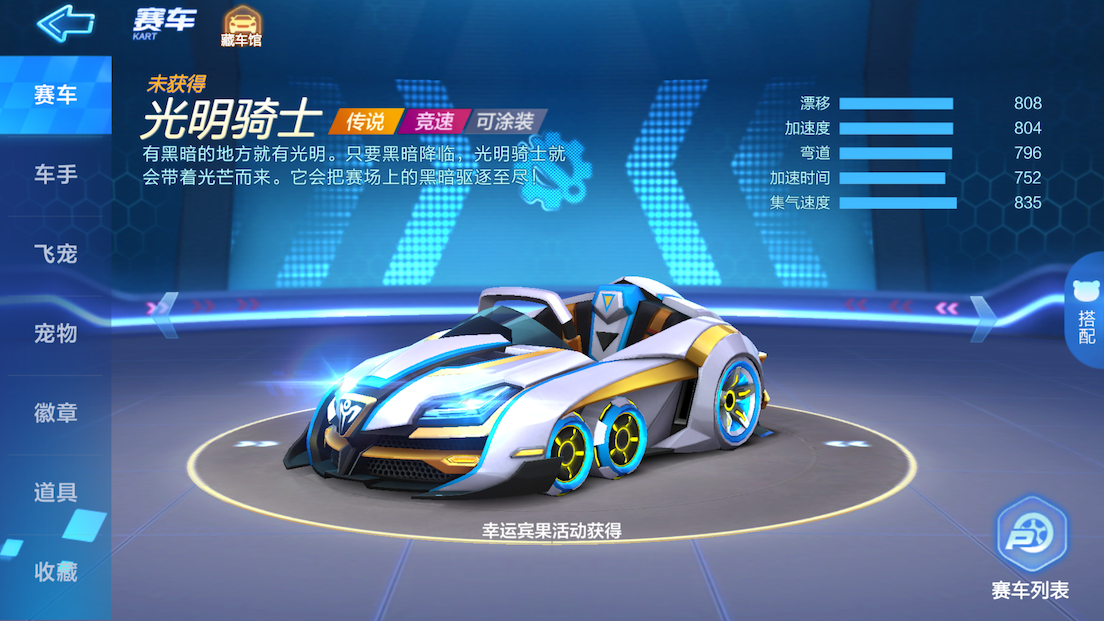Image resolution: width=1104 pixels, height=621 pixels.
Task: Switch to the 赛车 tab
Action: coord(56,96)
